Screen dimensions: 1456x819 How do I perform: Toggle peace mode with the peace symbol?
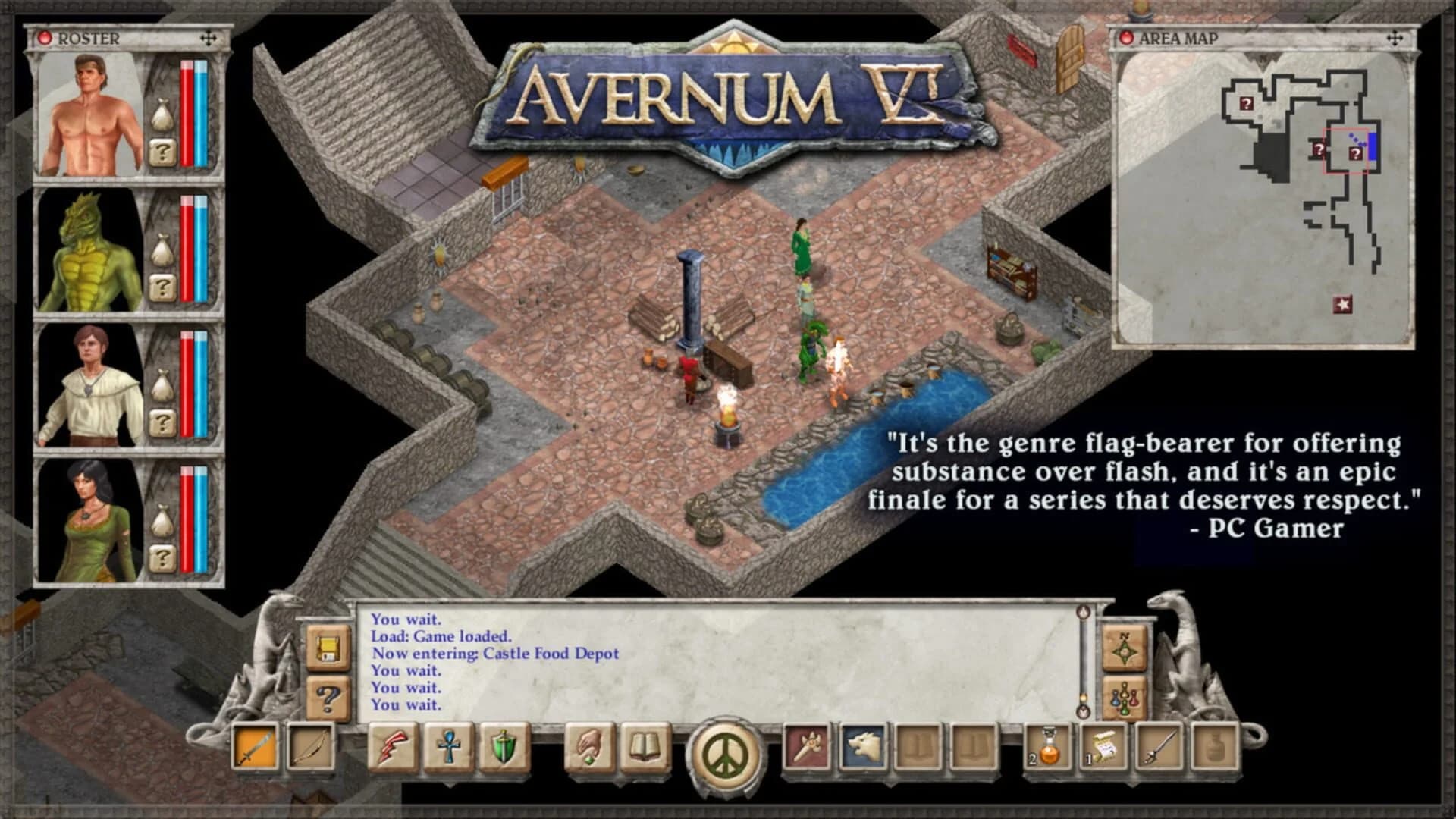click(x=724, y=755)
